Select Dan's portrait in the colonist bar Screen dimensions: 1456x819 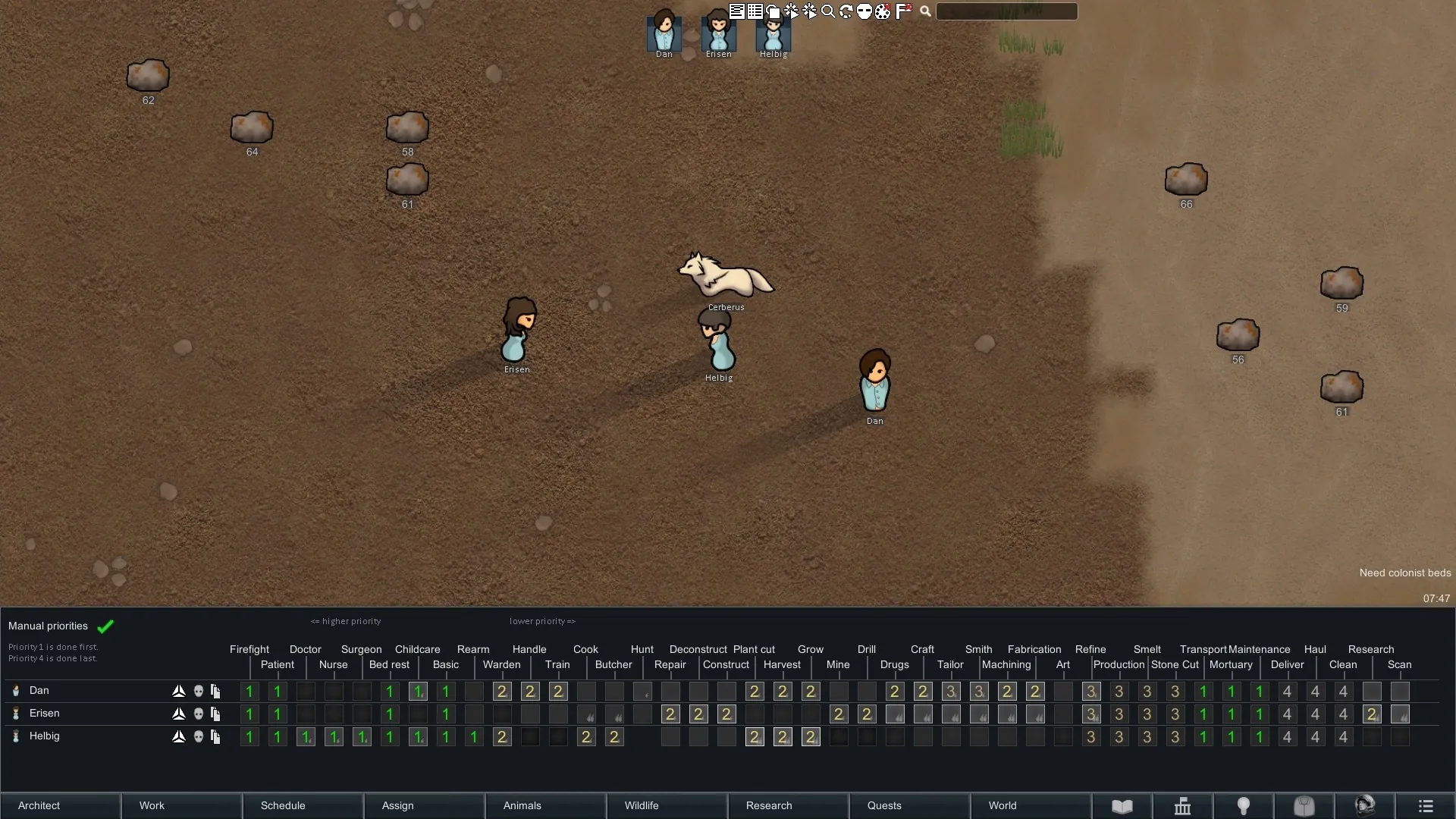pyautogui.click(x=664, y=32)
